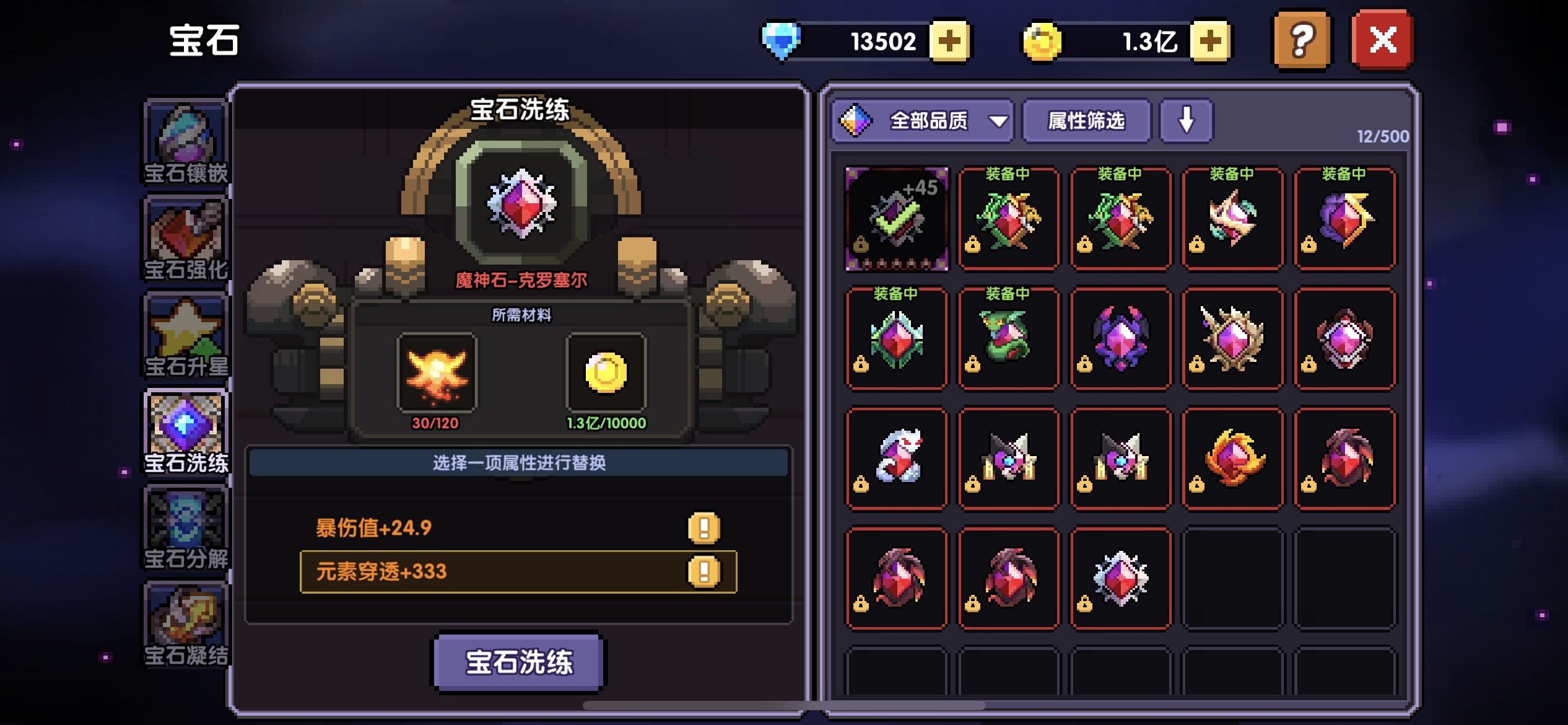1568x725 pixels.
Task: Select the 宝石强化 sidebar icon
Action: point(185,239)
